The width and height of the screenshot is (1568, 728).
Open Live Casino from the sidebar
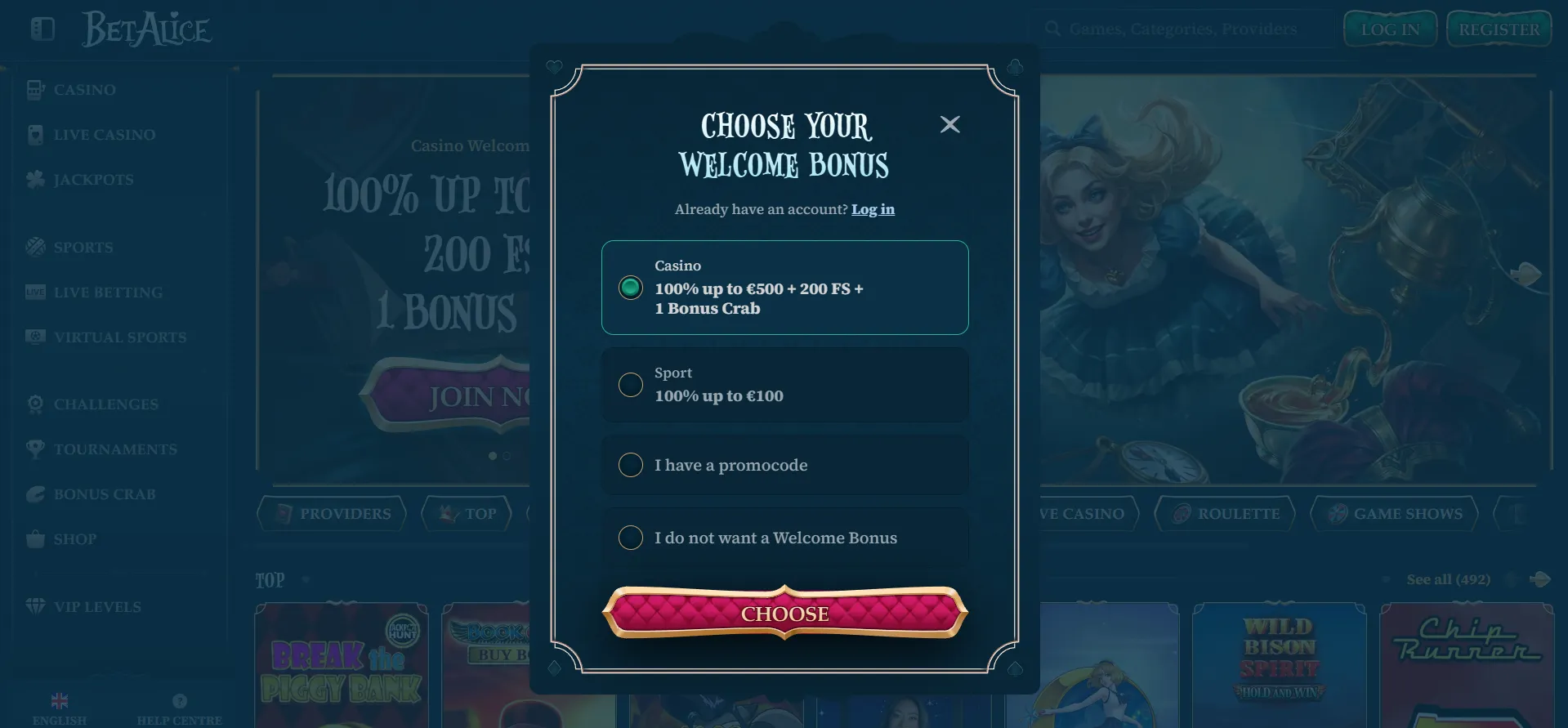click(34, 134)
